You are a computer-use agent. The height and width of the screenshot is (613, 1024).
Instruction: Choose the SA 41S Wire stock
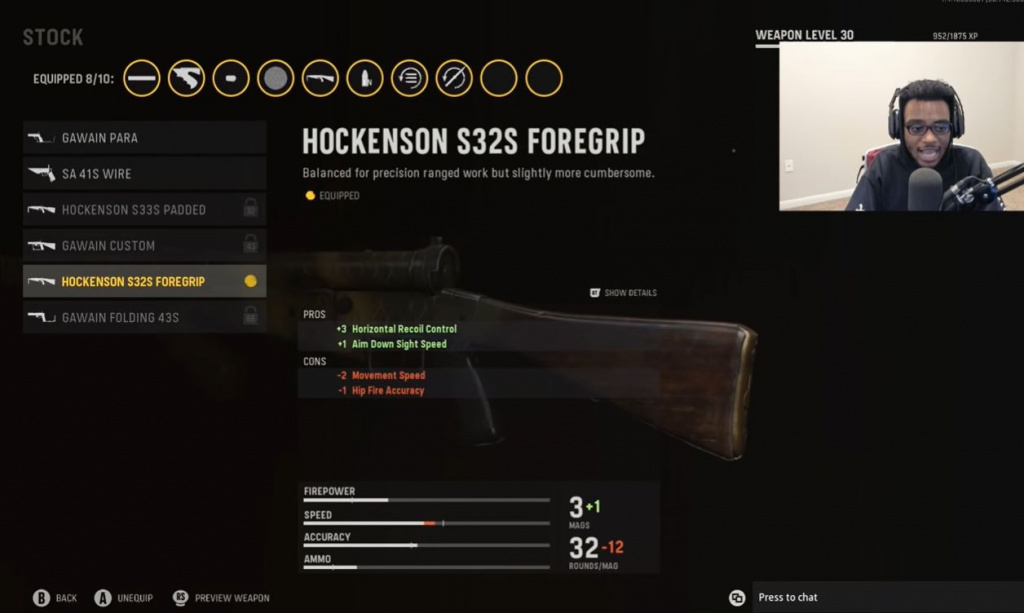144,174
